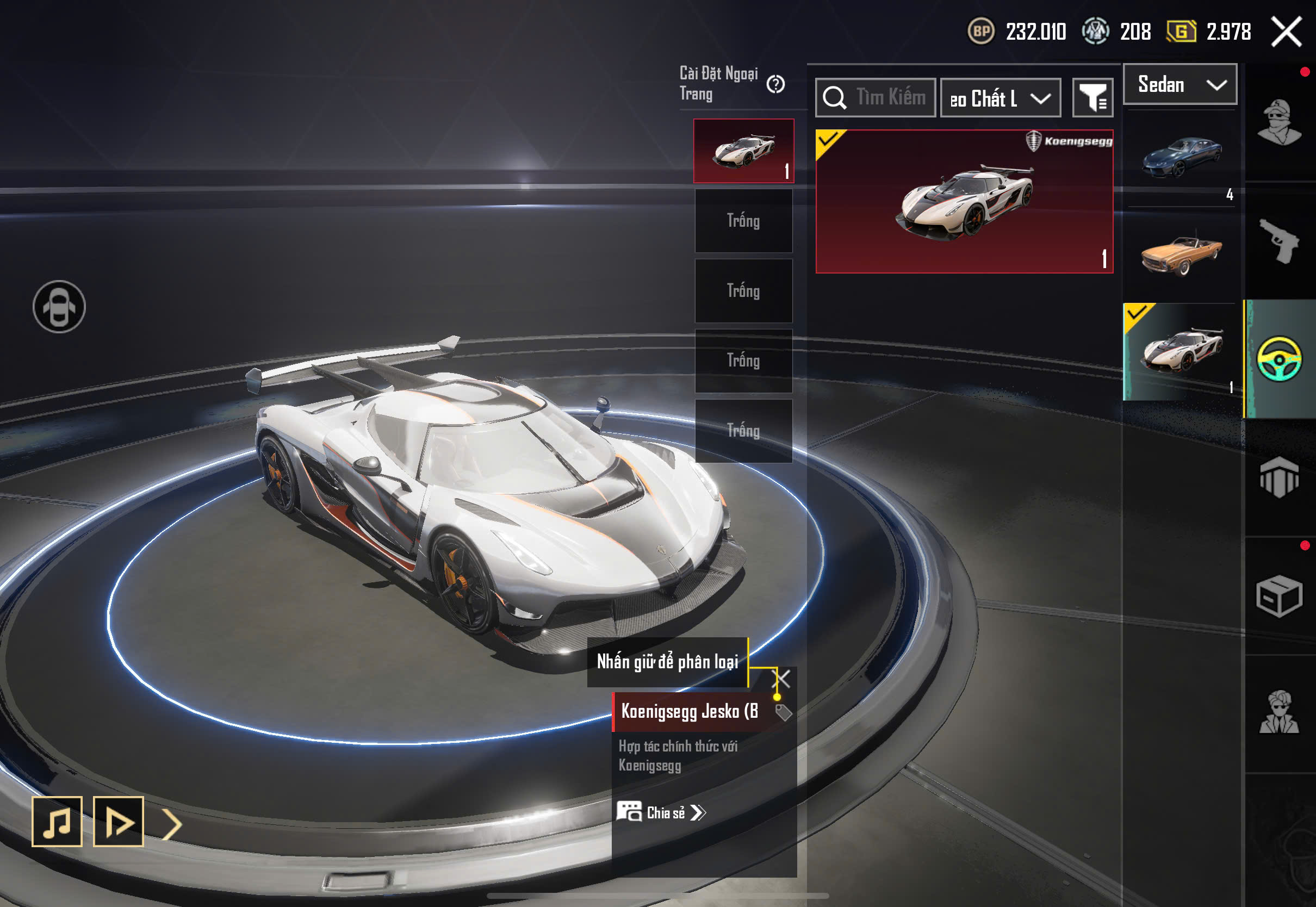Switch to the pistol weapons tab

coord(1278,241)
